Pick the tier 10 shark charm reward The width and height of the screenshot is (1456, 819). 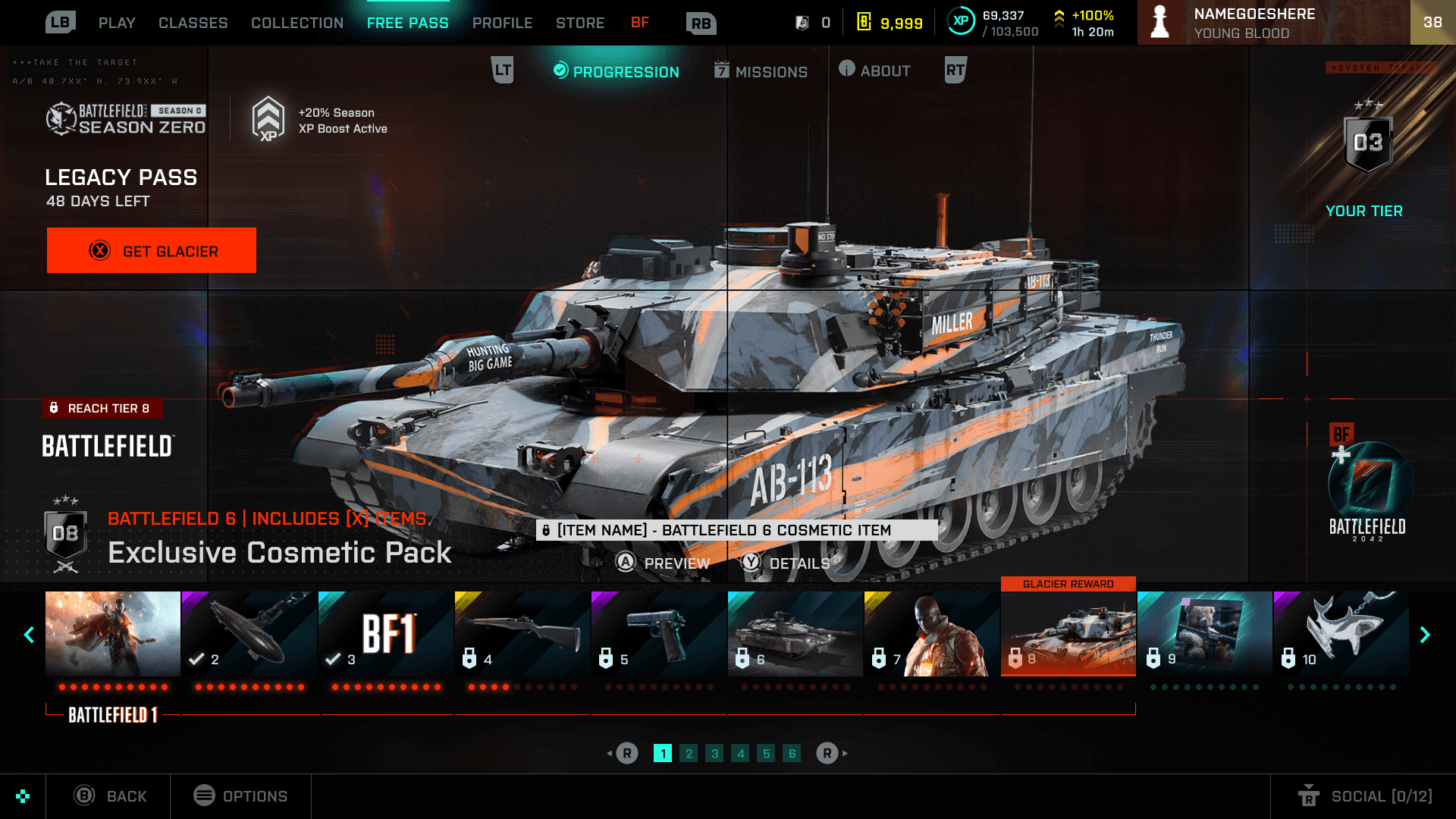click(1341, 634)
